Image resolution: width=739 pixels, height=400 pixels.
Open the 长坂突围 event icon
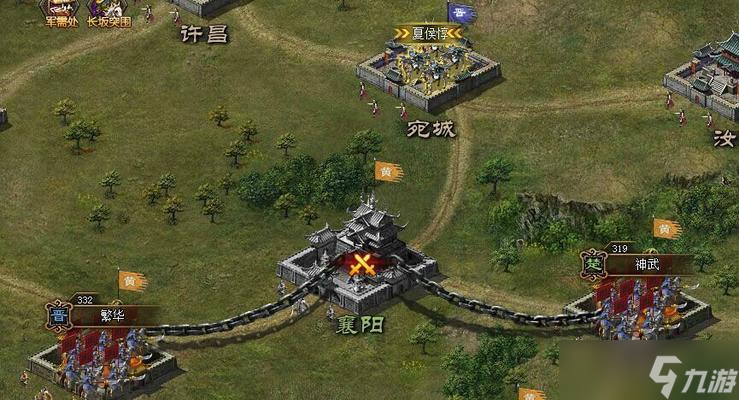(108, 10)
